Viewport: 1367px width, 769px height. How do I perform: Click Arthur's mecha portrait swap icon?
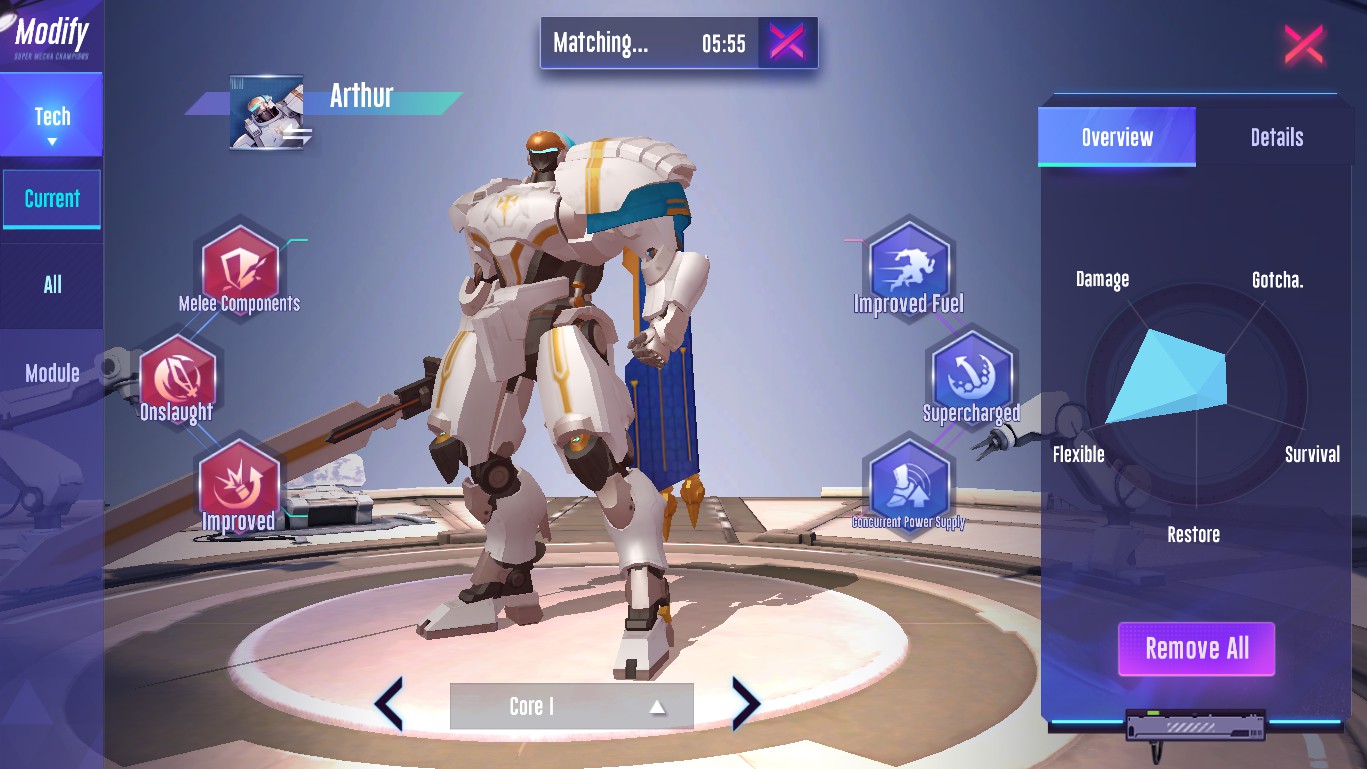pyautogui.click(x=267, y=113)
